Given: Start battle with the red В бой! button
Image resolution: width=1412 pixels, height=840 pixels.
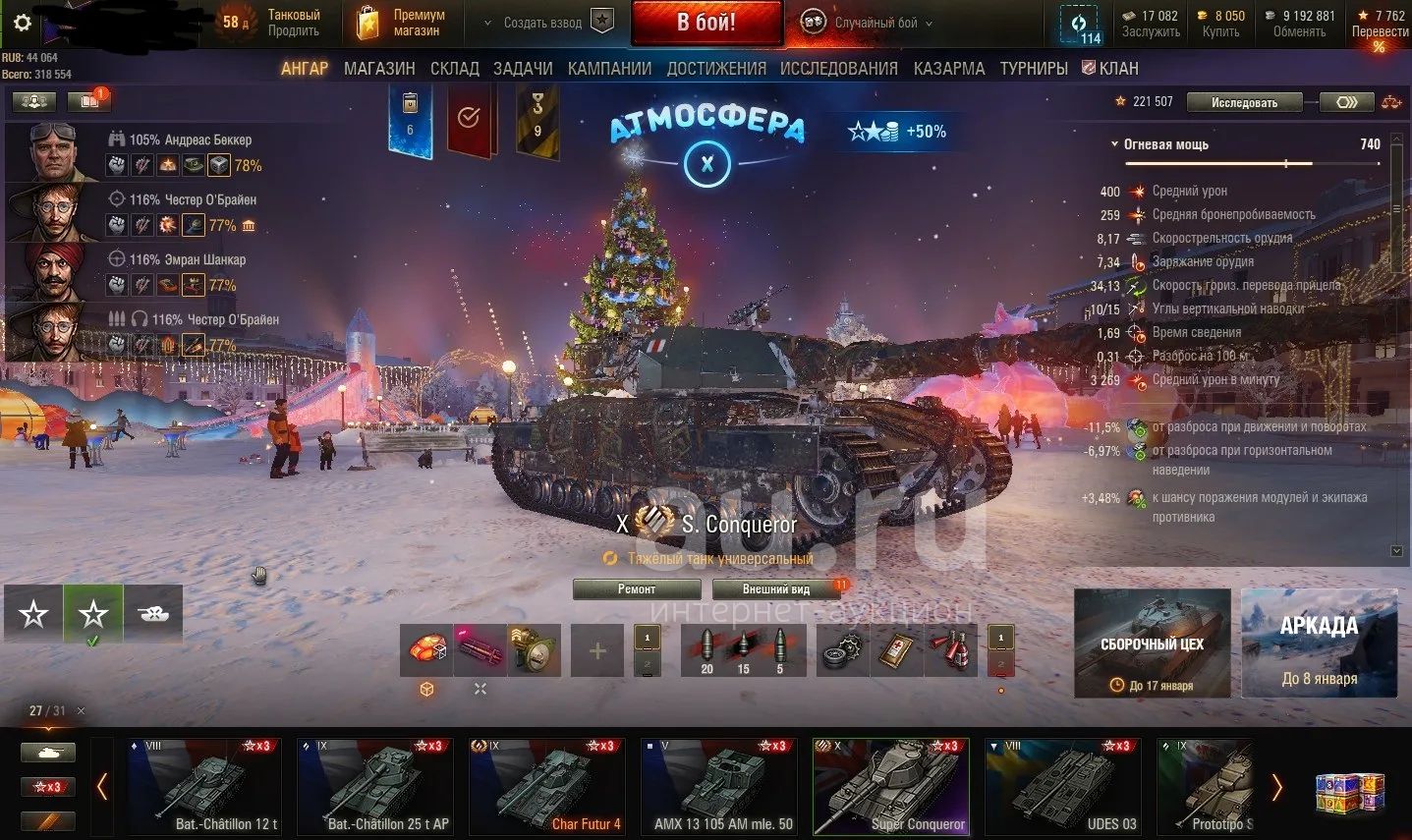Looking at the screenshot, I should click(x=706, y=23).
